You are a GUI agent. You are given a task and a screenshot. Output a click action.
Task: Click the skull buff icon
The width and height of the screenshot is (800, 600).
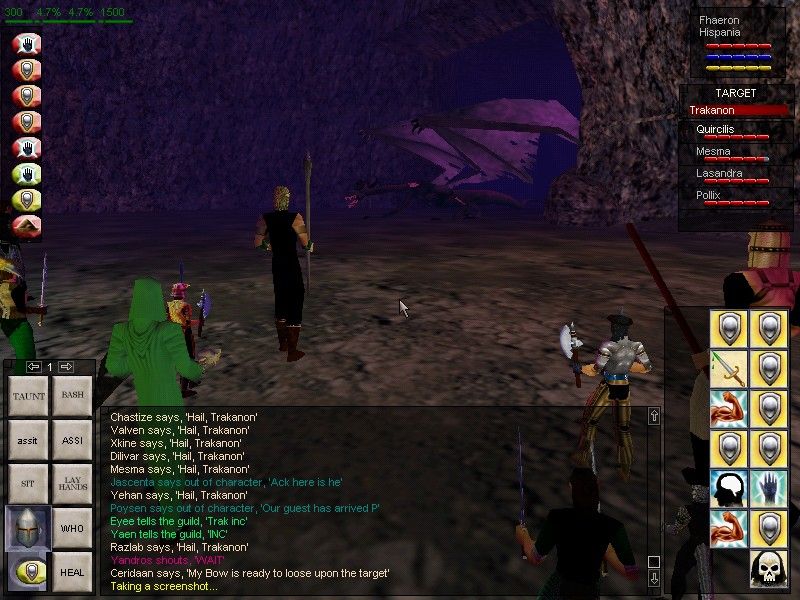click(768, 568)
